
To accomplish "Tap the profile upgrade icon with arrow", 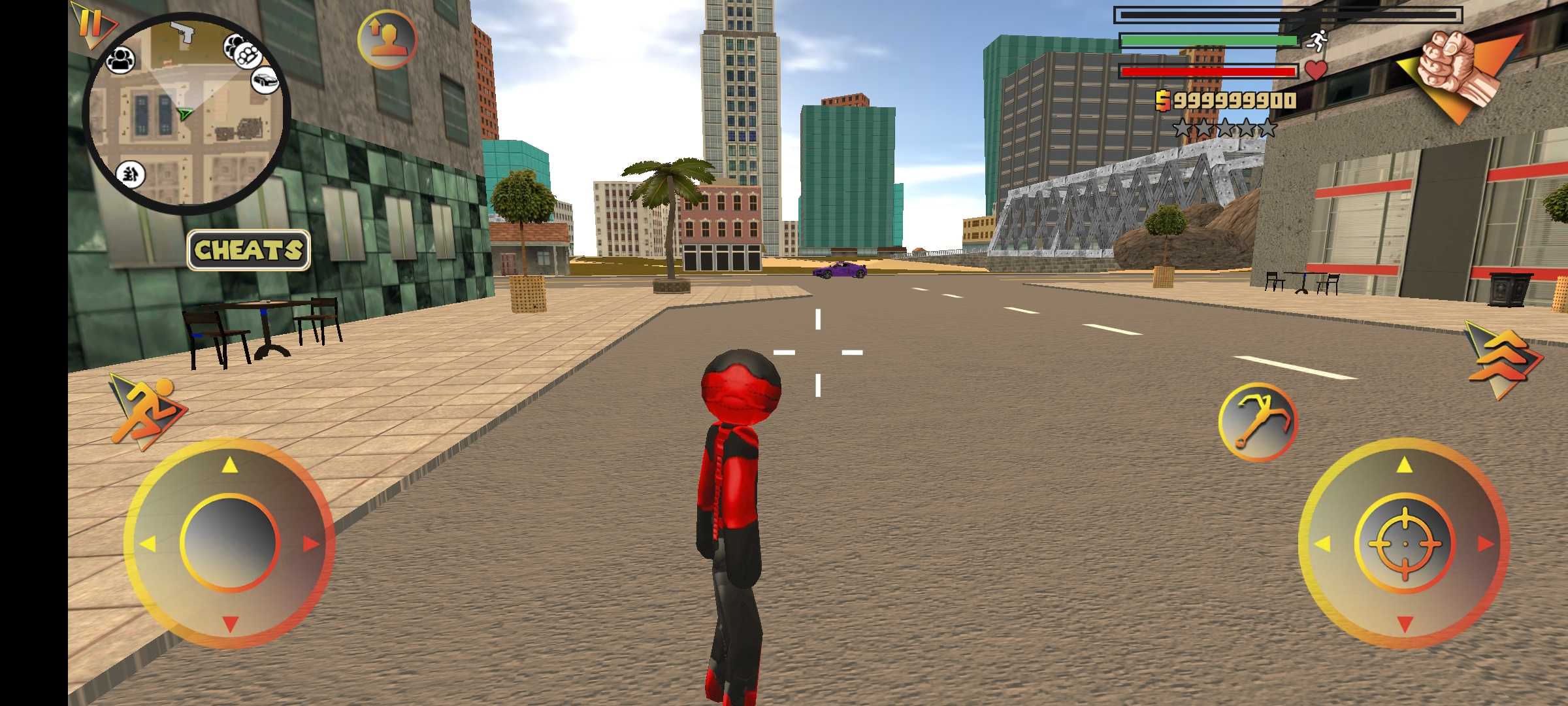I will [x=387, y=39].
